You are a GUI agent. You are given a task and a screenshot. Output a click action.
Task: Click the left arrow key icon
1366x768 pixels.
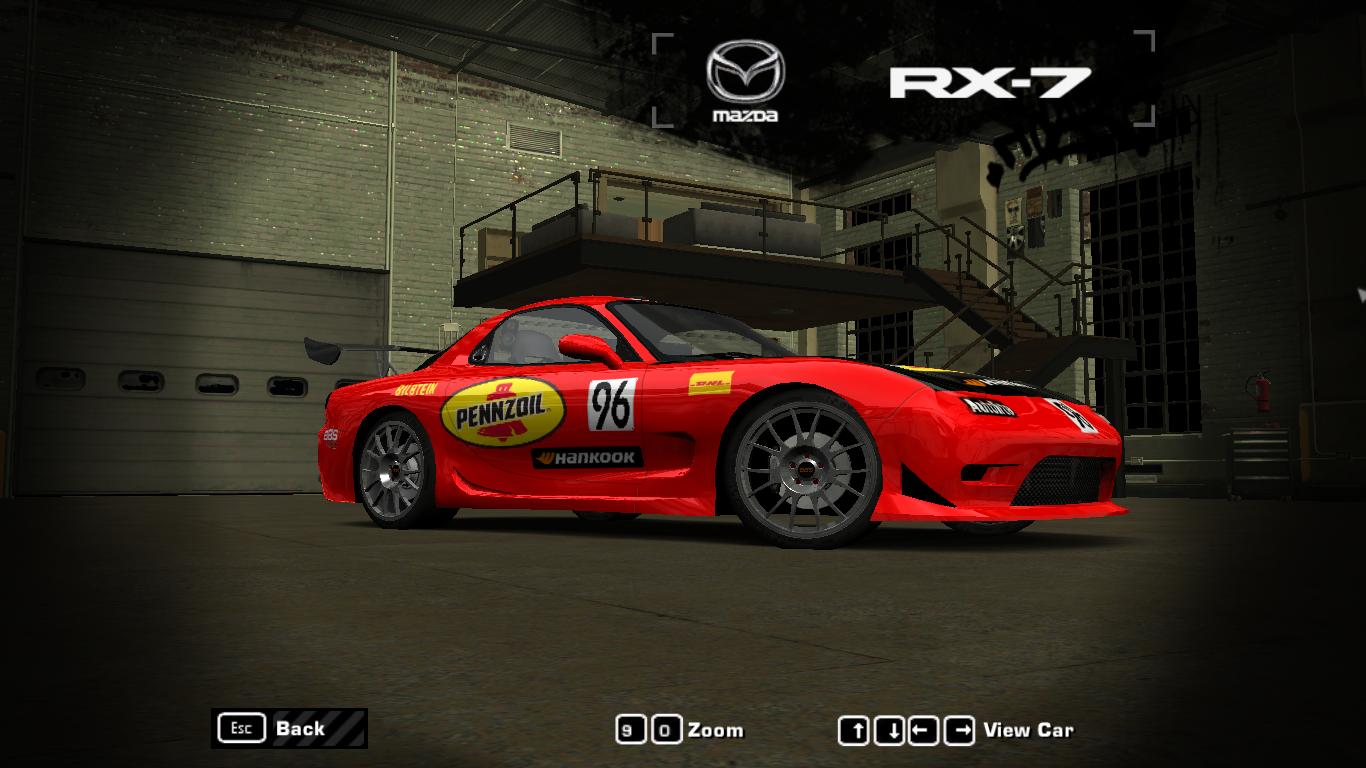[925, 729]
